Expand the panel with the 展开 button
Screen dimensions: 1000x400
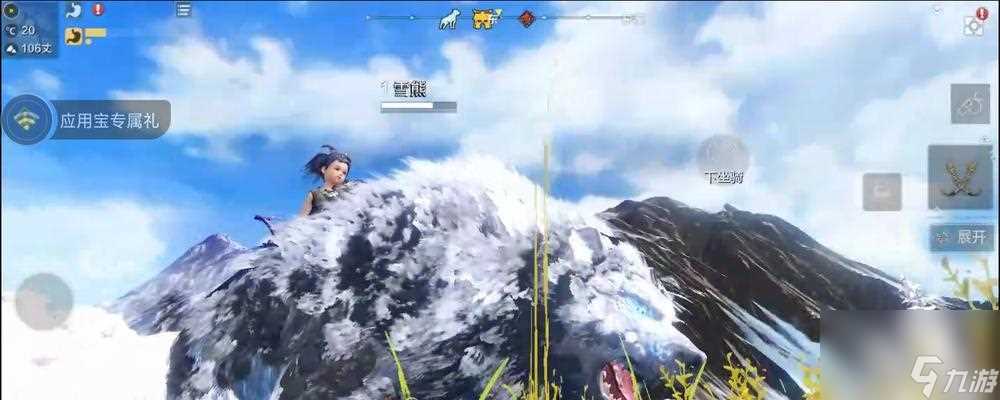[x=962, y=238]
